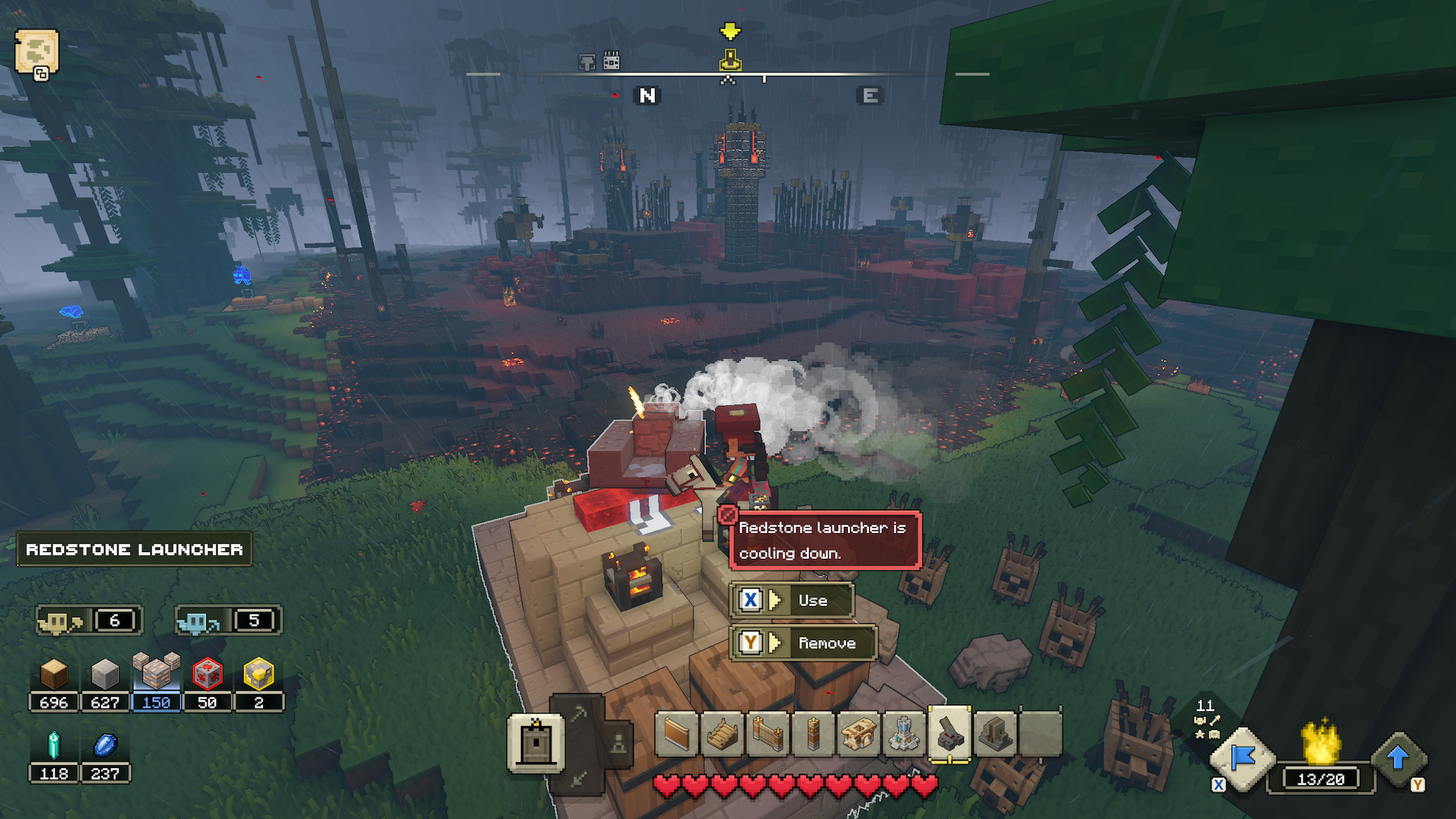The width and height of the screenshot is (1456, 819).
Task: Click the redstone resource icon
Action: tap(207, 674)
